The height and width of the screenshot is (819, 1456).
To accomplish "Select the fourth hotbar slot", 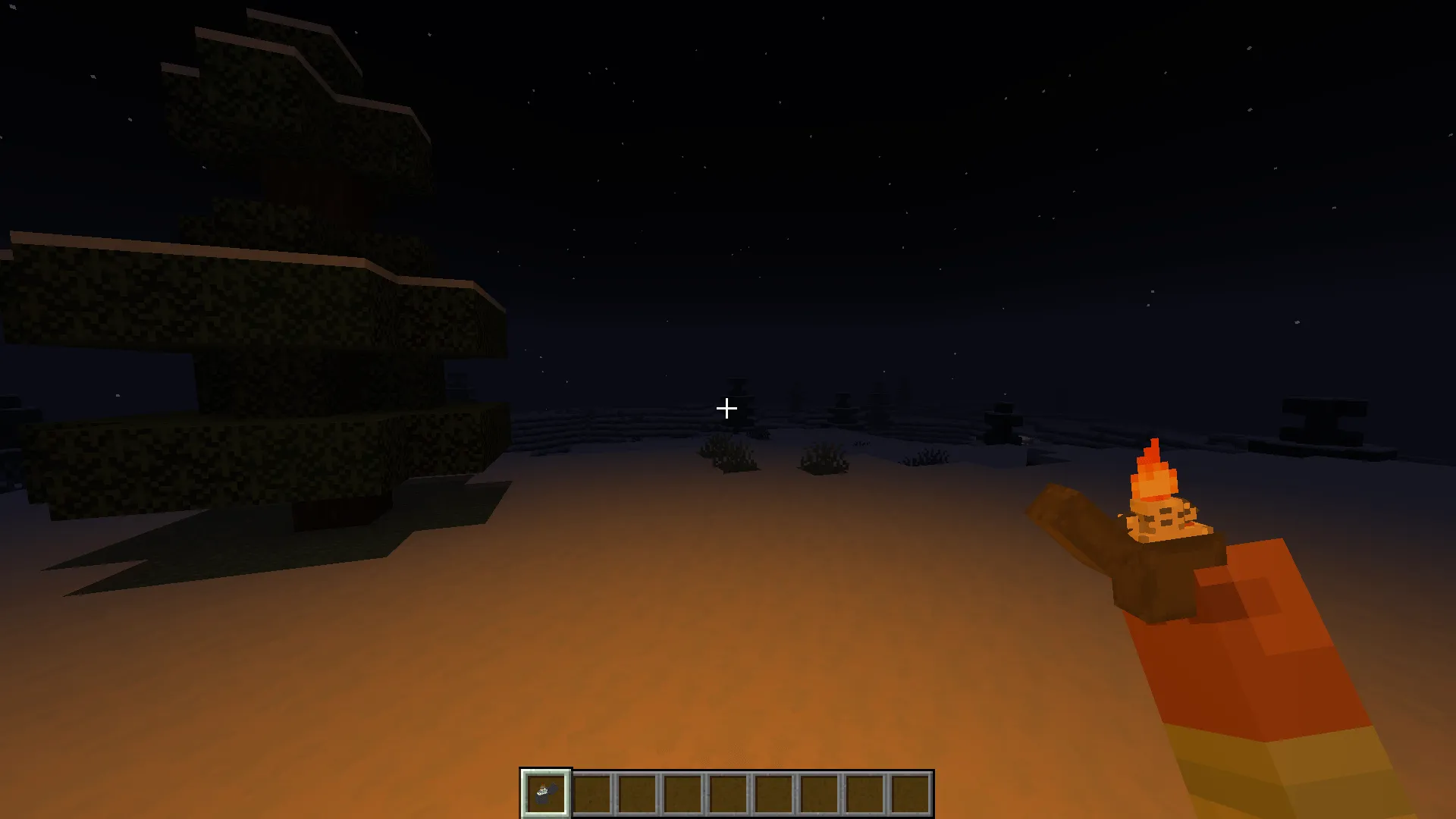I will coord(682,793).
